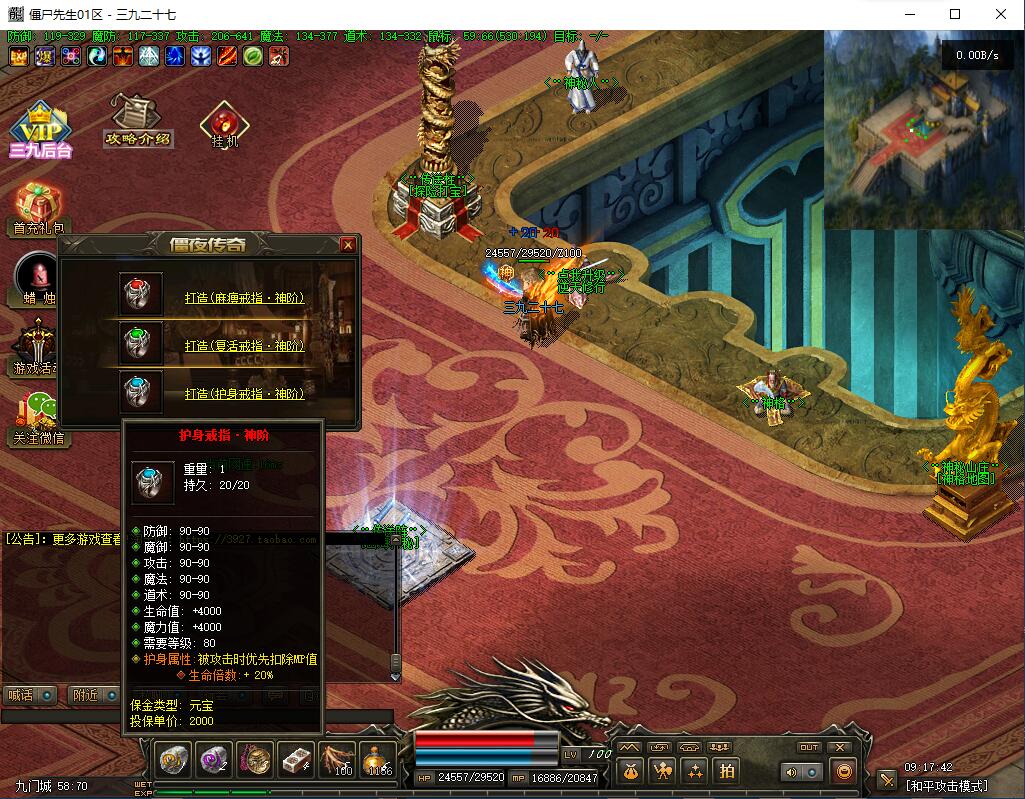Close the 僵夜传奇 forging dialog

(x=348, y=245)
